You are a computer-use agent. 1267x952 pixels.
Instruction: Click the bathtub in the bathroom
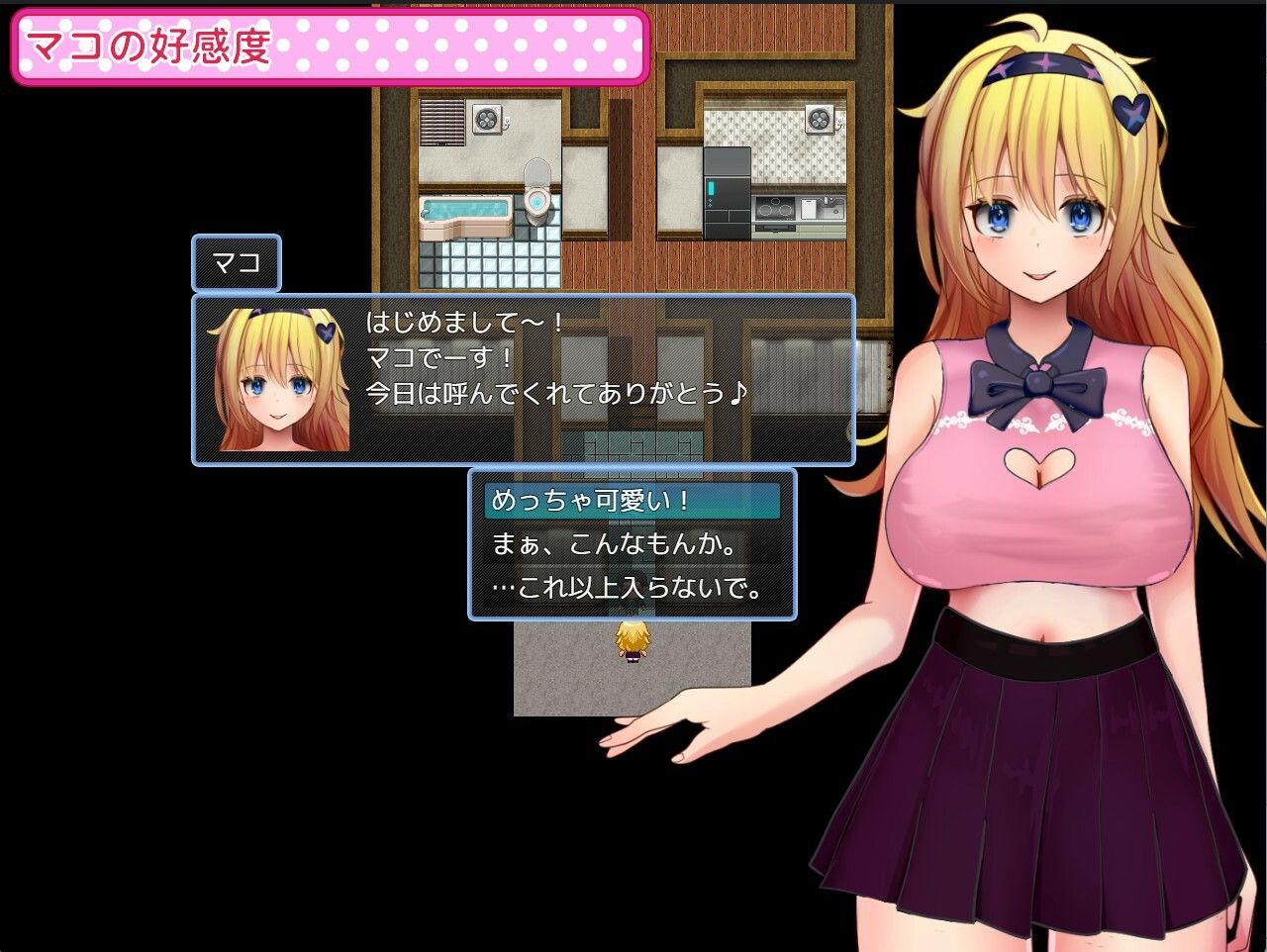(463, 210)
